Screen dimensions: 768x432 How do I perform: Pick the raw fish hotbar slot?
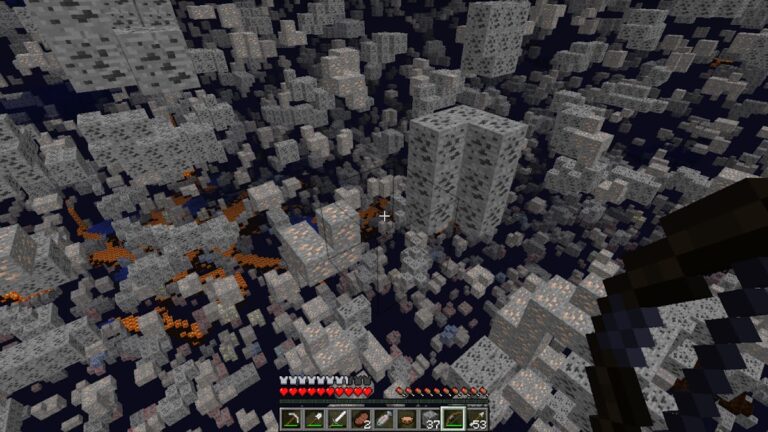(383, 418)
